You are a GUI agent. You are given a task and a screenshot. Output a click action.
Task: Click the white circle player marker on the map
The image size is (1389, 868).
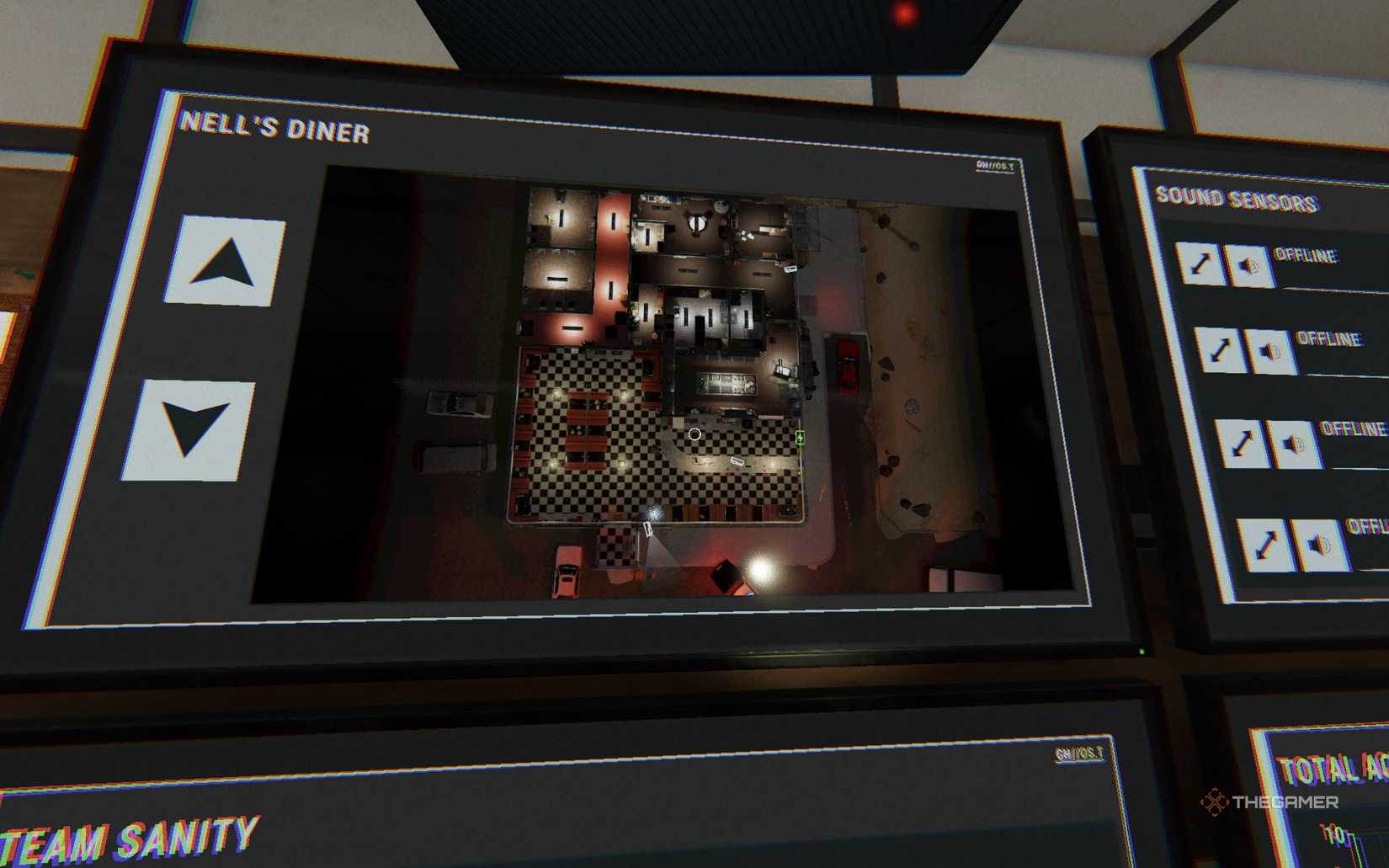(694, 434)
